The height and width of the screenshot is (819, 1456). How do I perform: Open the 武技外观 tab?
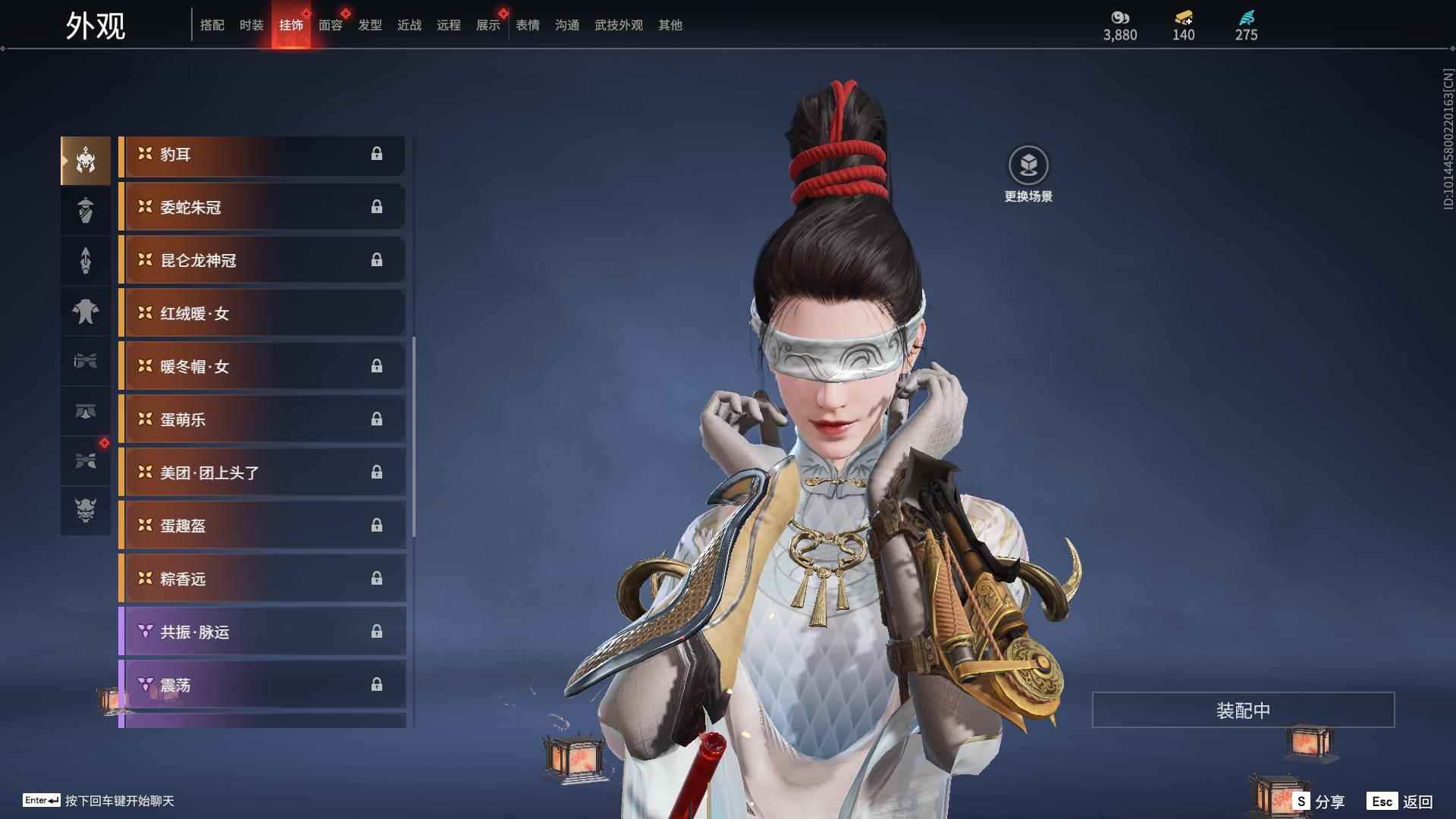click(x=618, y=25)
